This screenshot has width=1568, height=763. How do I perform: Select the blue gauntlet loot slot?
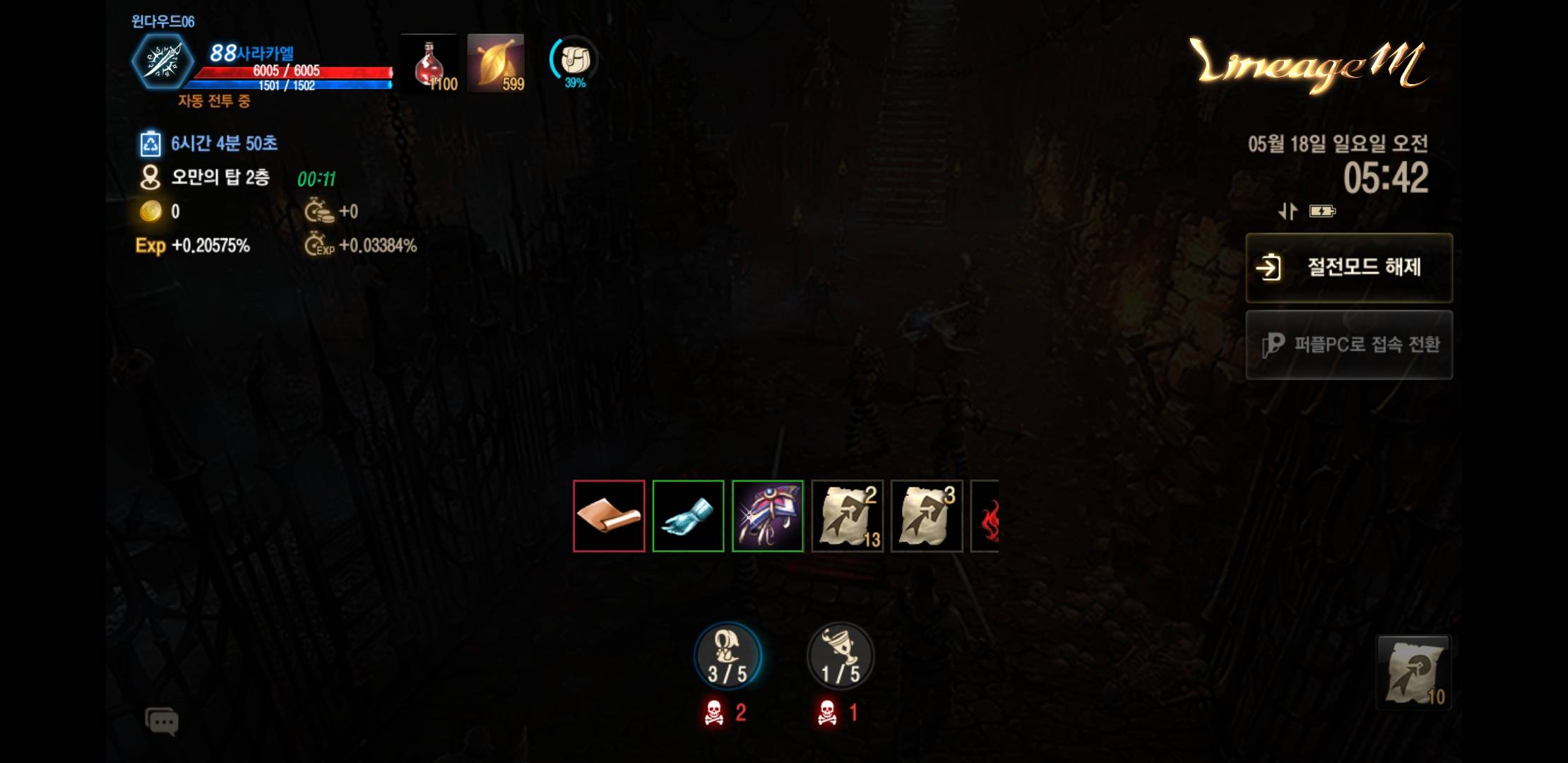point(688,516)
